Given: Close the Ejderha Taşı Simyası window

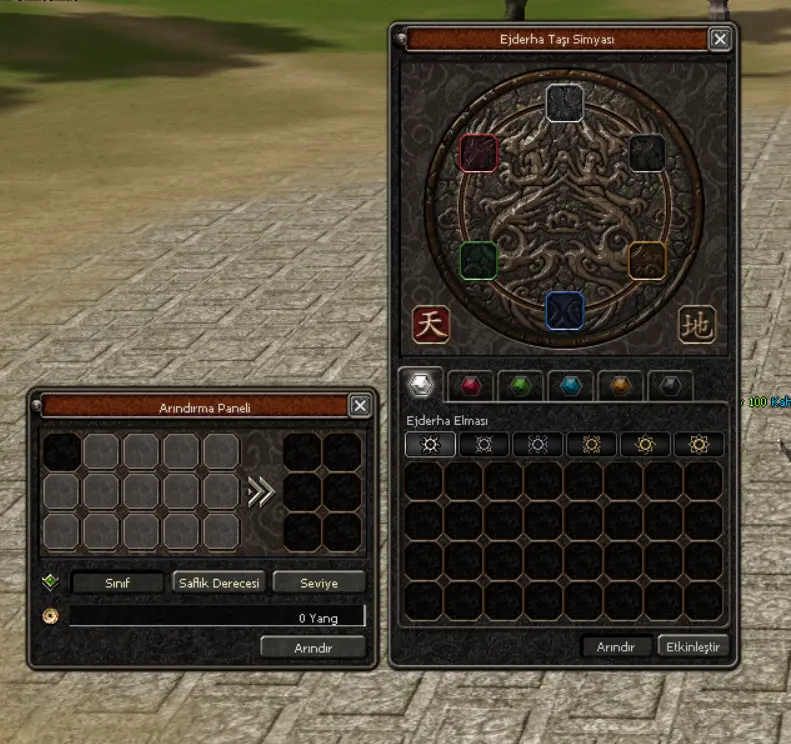Looking at the screenshot, I should point(719,39).
